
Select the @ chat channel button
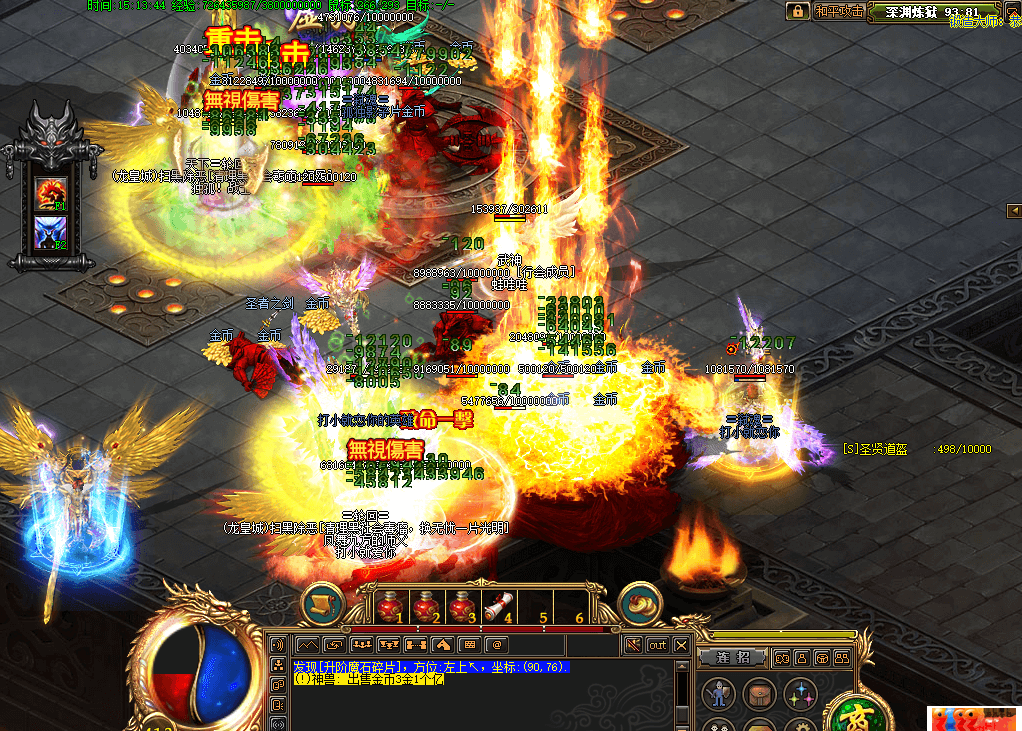(495, 646)
